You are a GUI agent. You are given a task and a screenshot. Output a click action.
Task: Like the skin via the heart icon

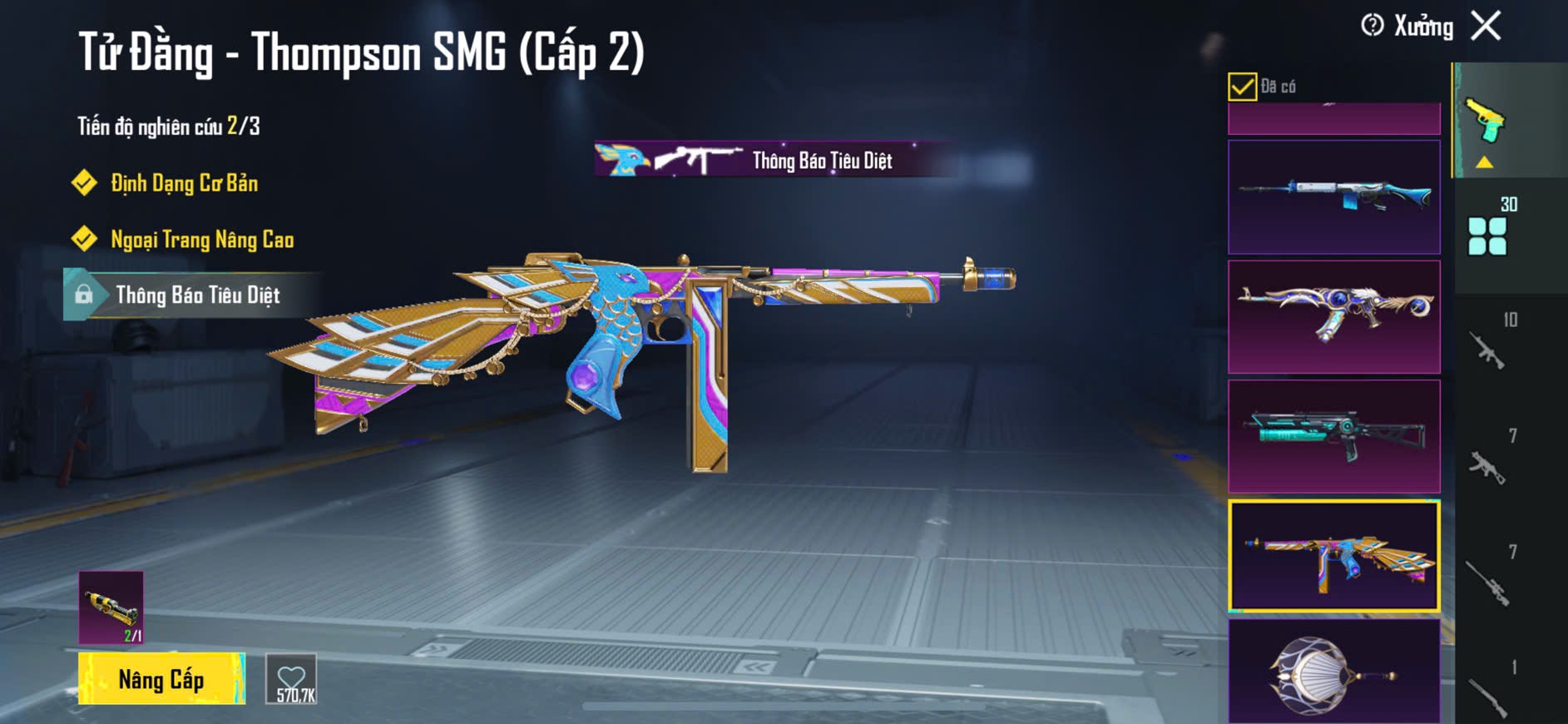point(291,680)
